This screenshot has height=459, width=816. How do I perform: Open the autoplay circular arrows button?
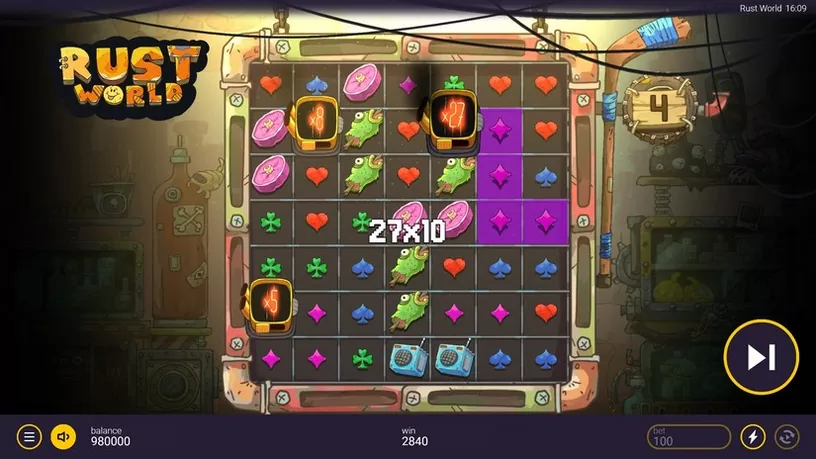(787, 437)
